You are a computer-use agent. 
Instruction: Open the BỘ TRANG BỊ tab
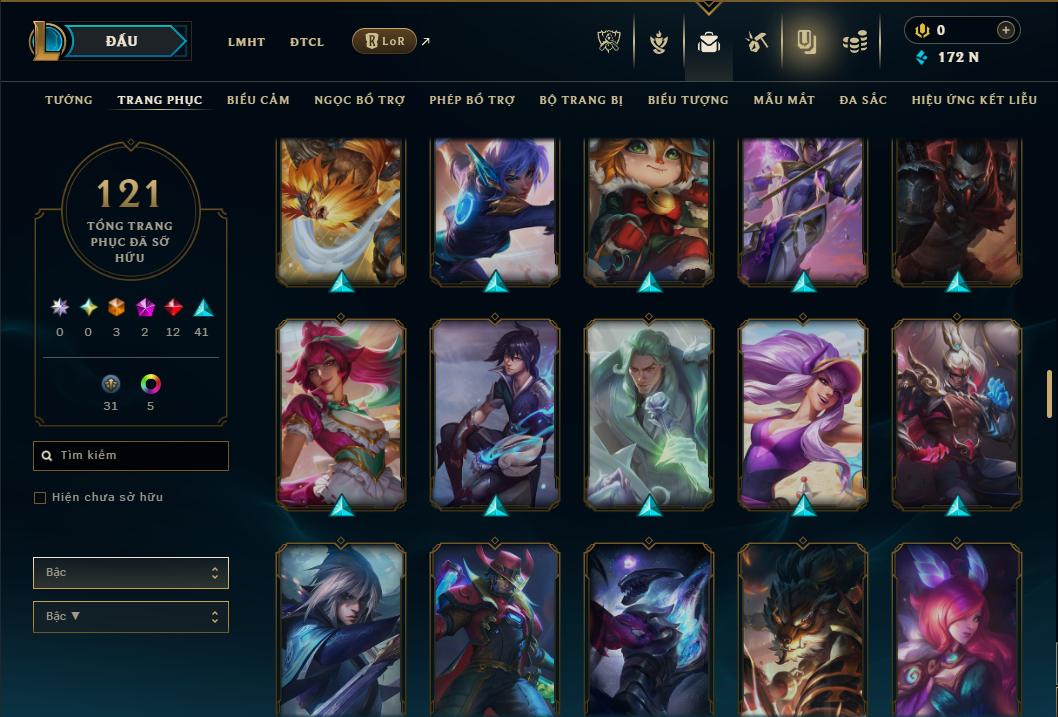pyautogui.click(x=581, y=100)
